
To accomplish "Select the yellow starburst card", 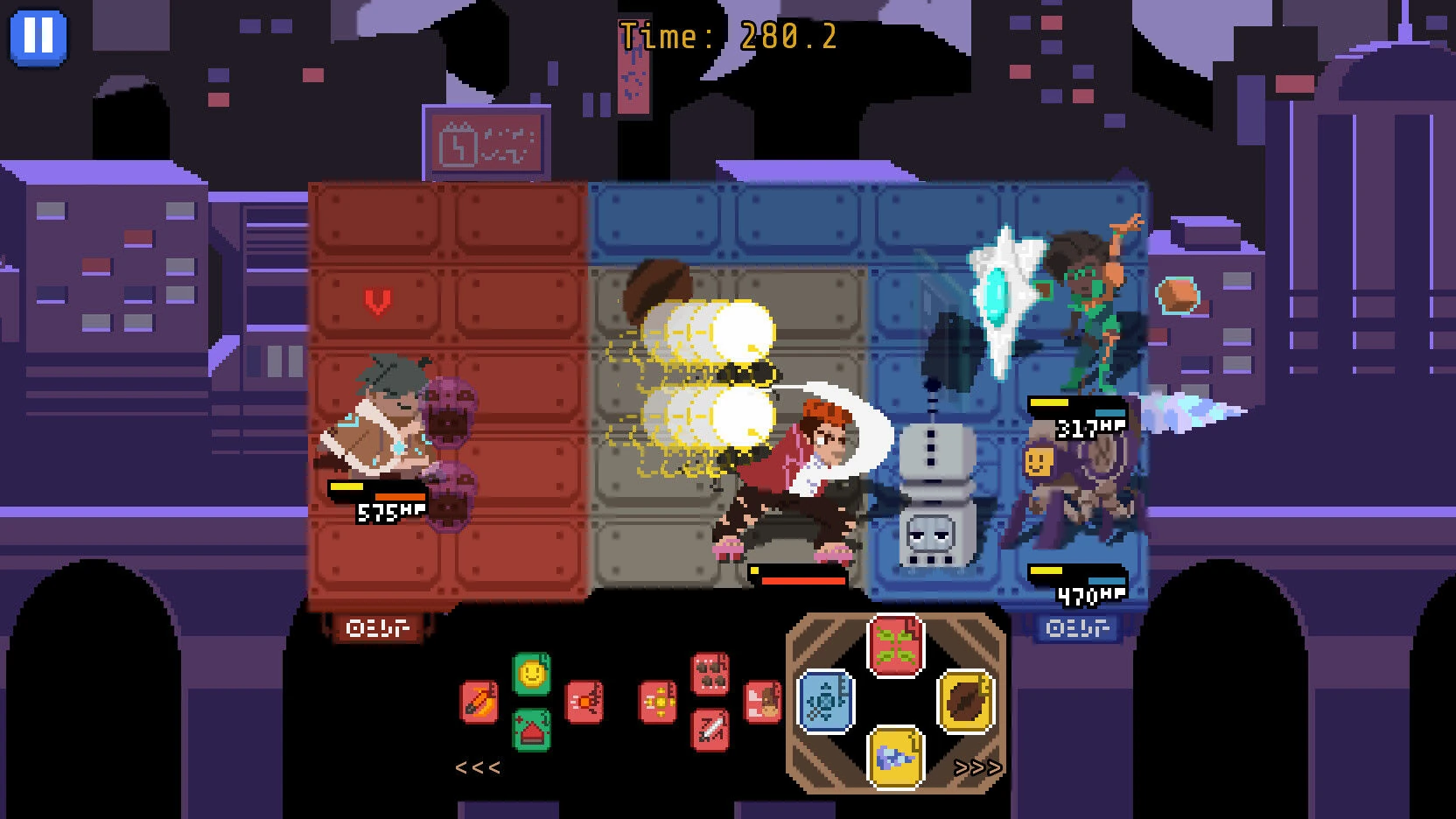I will click(x=658, y=702).
